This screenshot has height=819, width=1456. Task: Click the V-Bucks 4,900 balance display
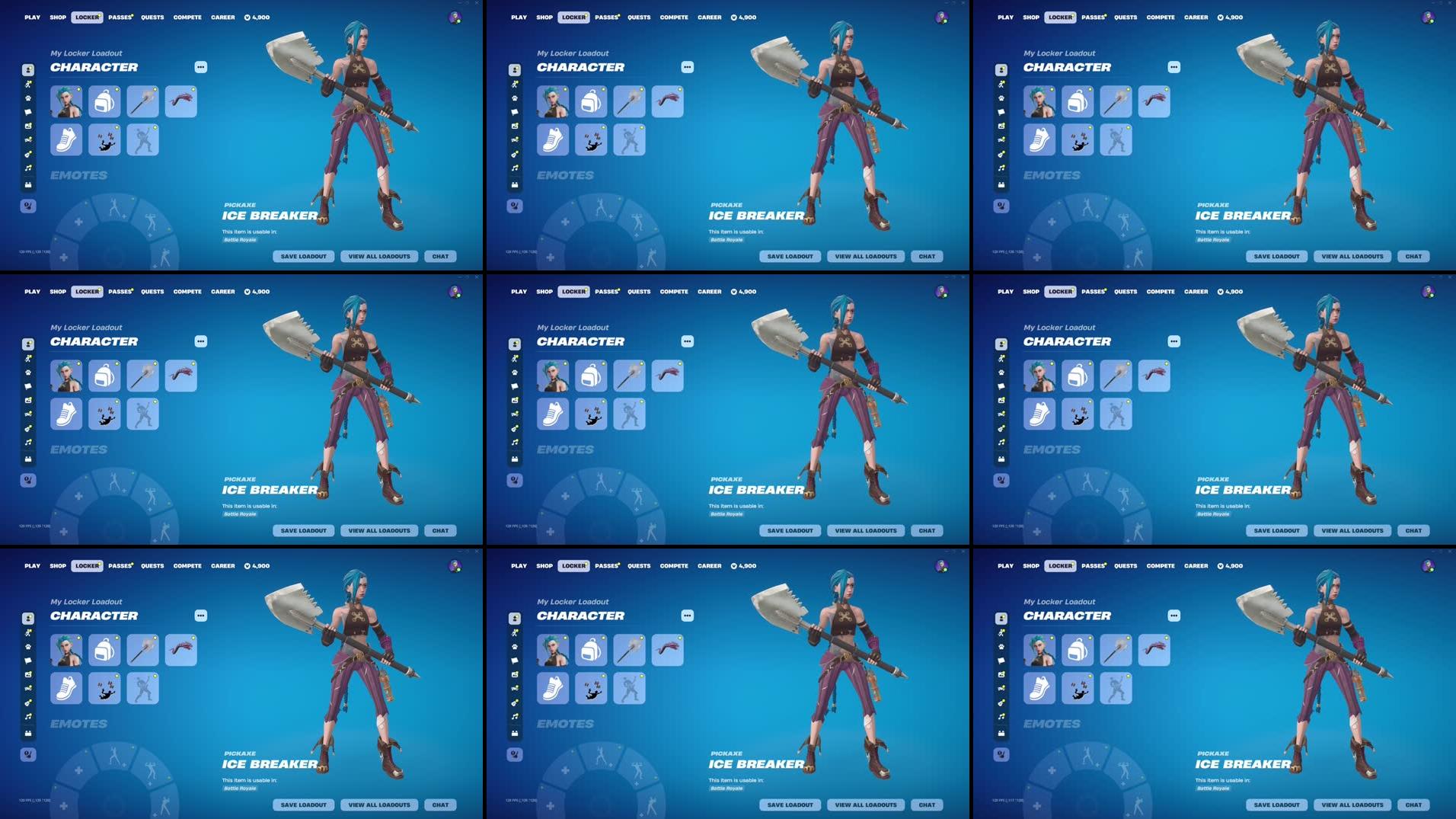pos(257,17)
